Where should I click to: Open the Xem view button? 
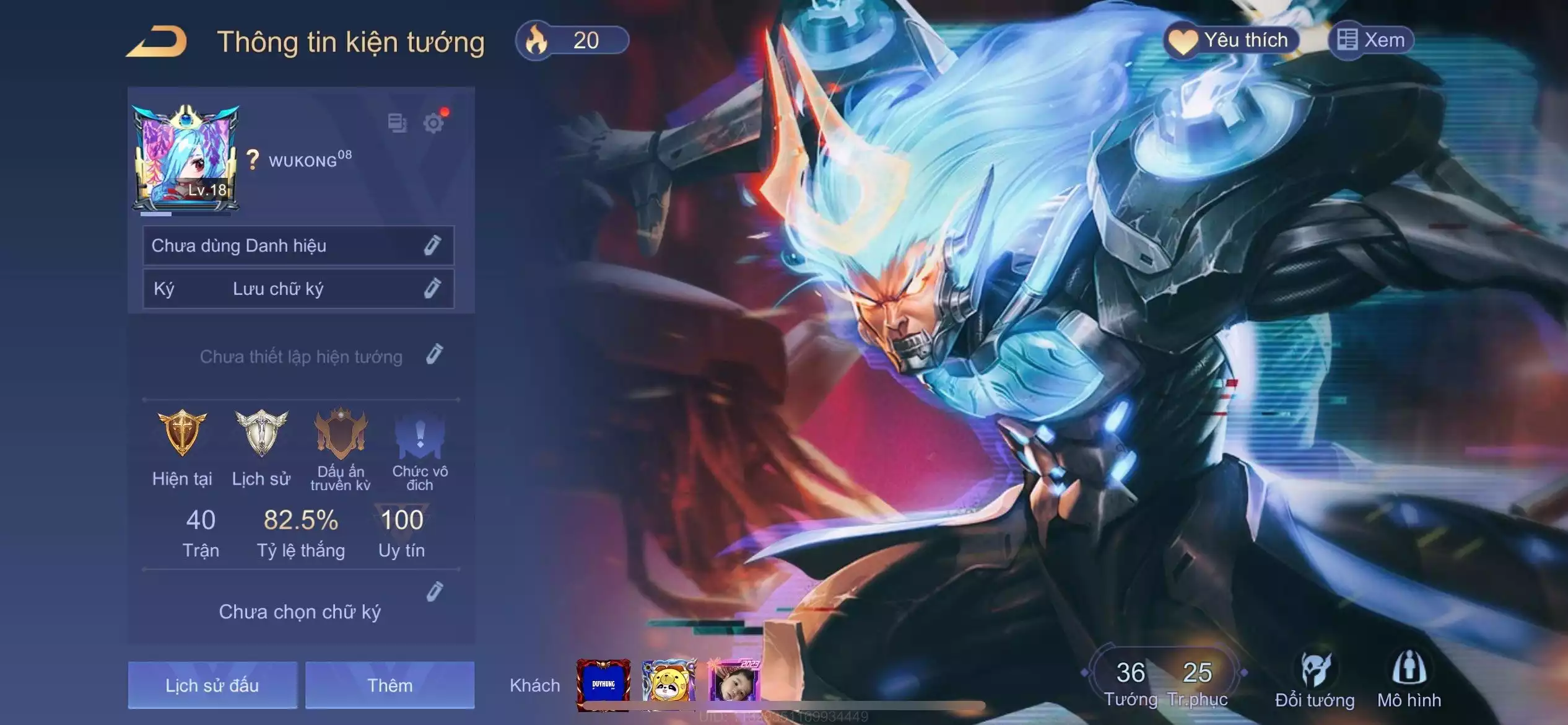[x=1371, y=41]
